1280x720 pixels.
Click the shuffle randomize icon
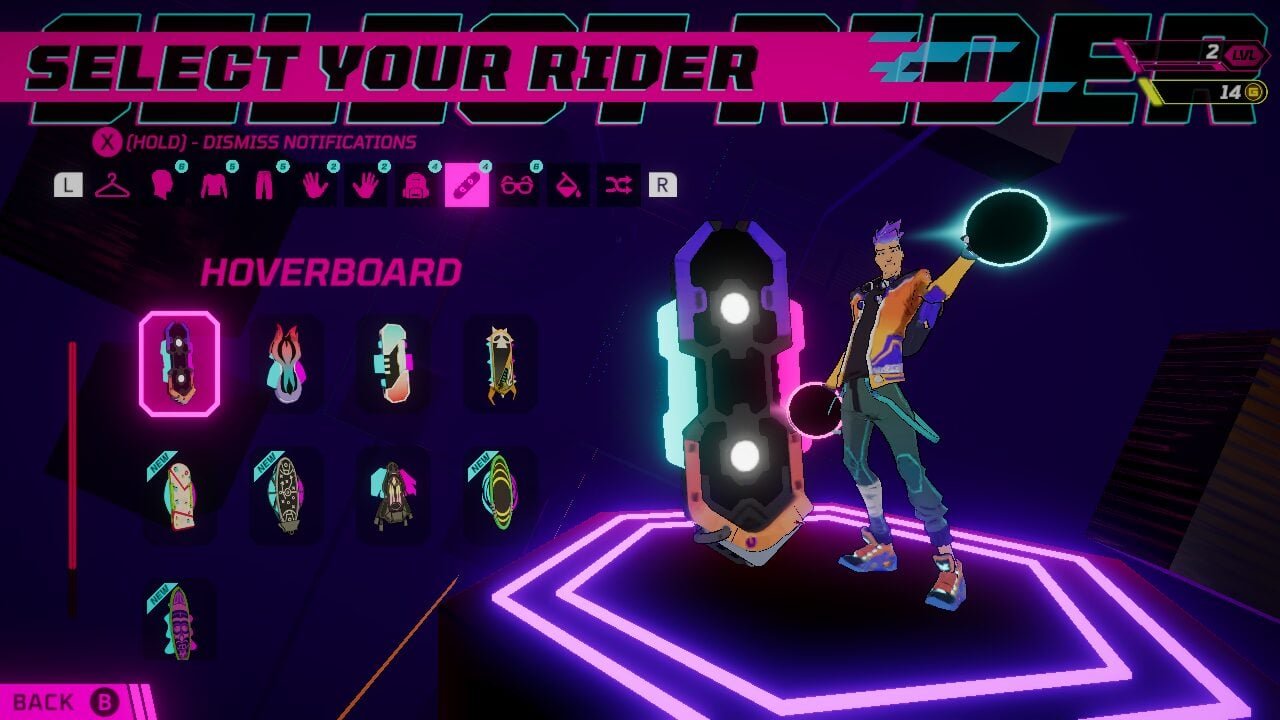coord(618,185)
